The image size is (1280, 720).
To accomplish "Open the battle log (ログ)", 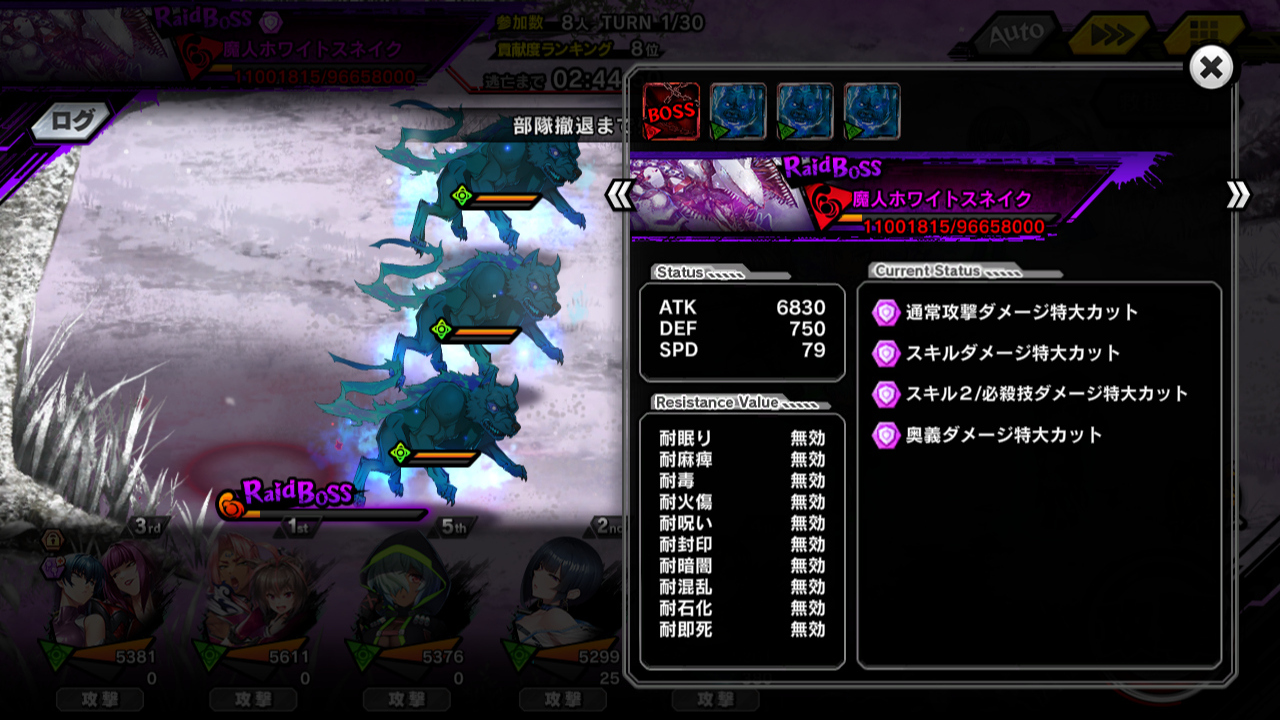I will click(72, 122).
